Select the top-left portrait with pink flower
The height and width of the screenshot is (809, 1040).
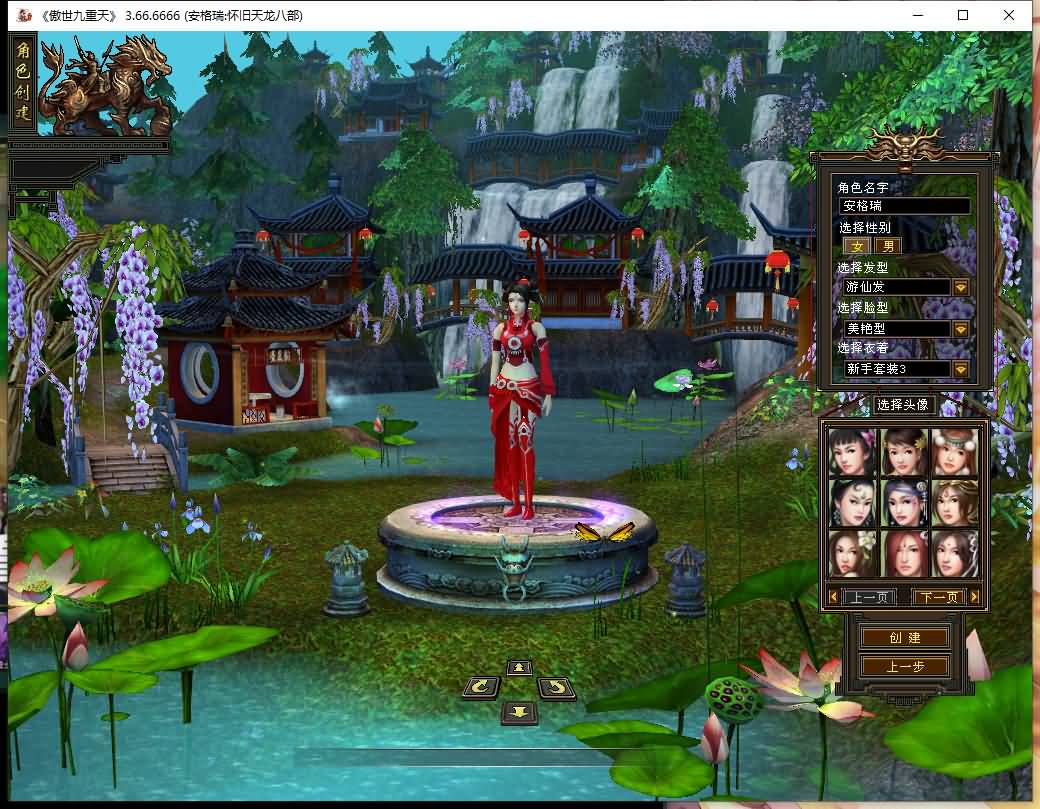853,452
